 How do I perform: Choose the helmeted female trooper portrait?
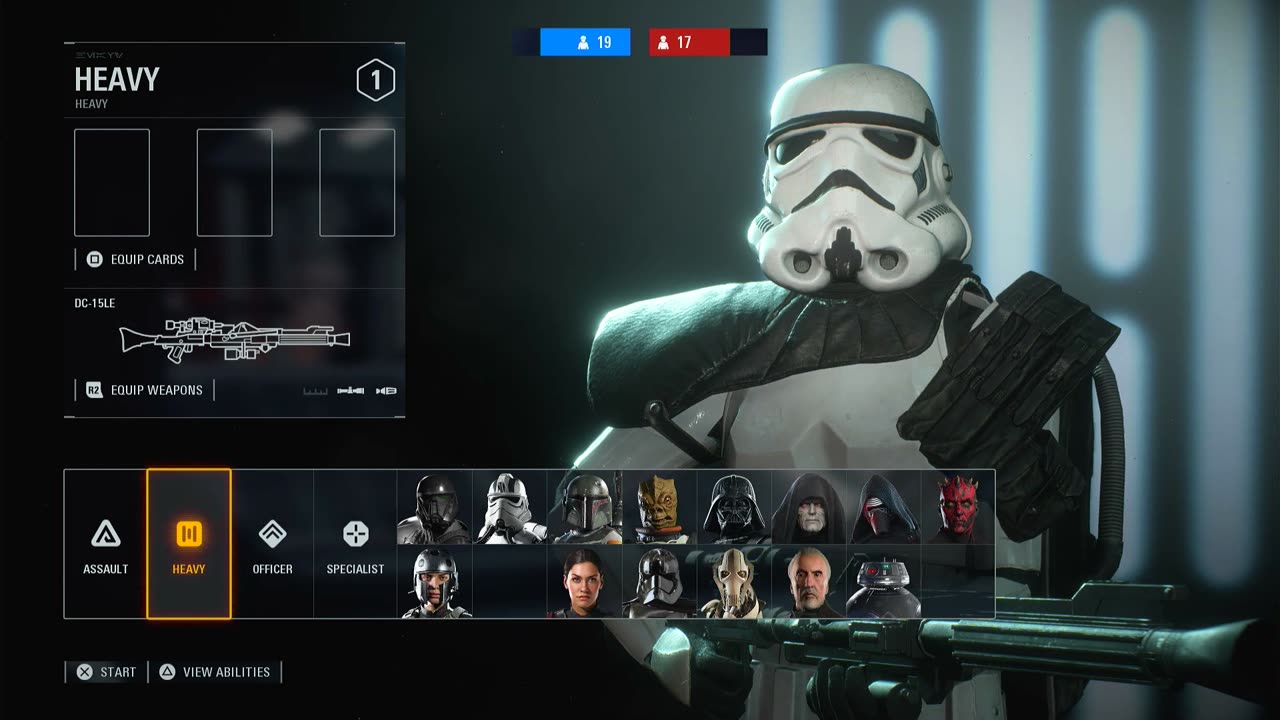point(435,582)
